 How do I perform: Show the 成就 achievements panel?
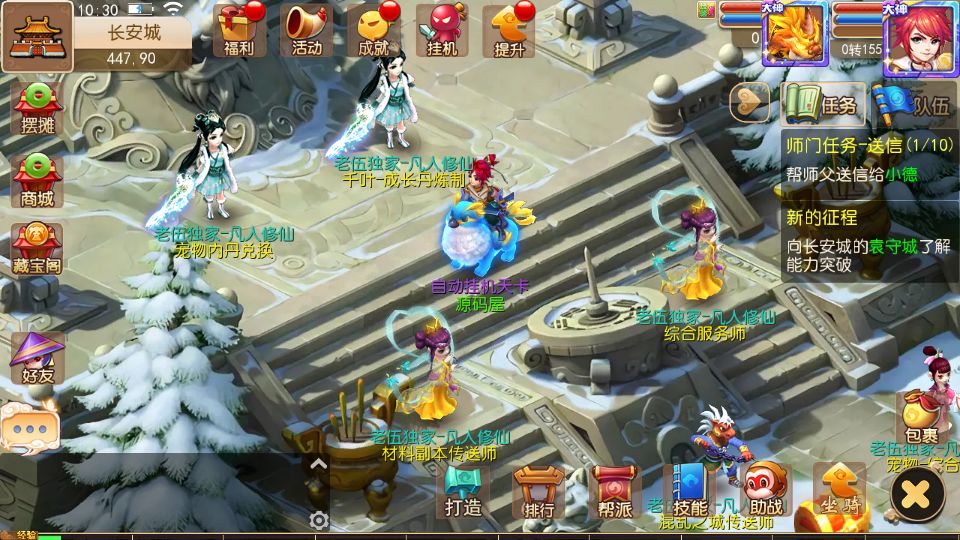click(374, 29)
